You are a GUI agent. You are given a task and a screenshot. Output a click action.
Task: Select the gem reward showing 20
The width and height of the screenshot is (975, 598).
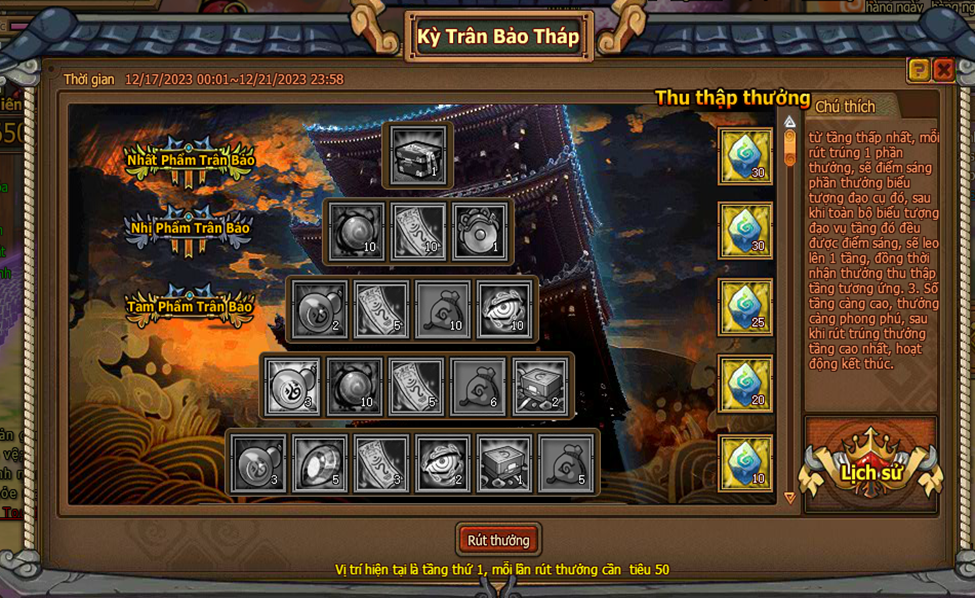coord(745,385)
